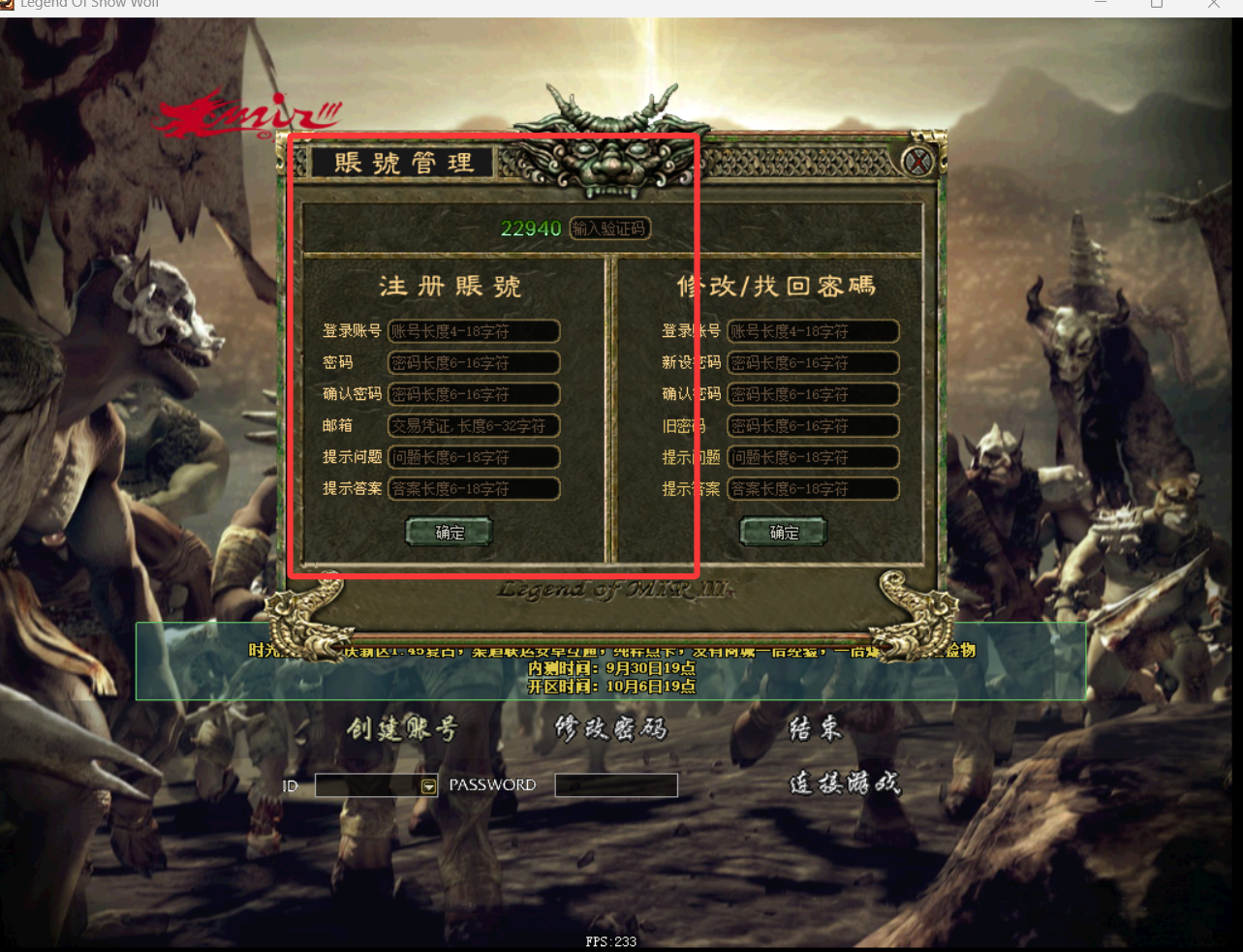Click the verification code input field

click(x=609, y=229)
